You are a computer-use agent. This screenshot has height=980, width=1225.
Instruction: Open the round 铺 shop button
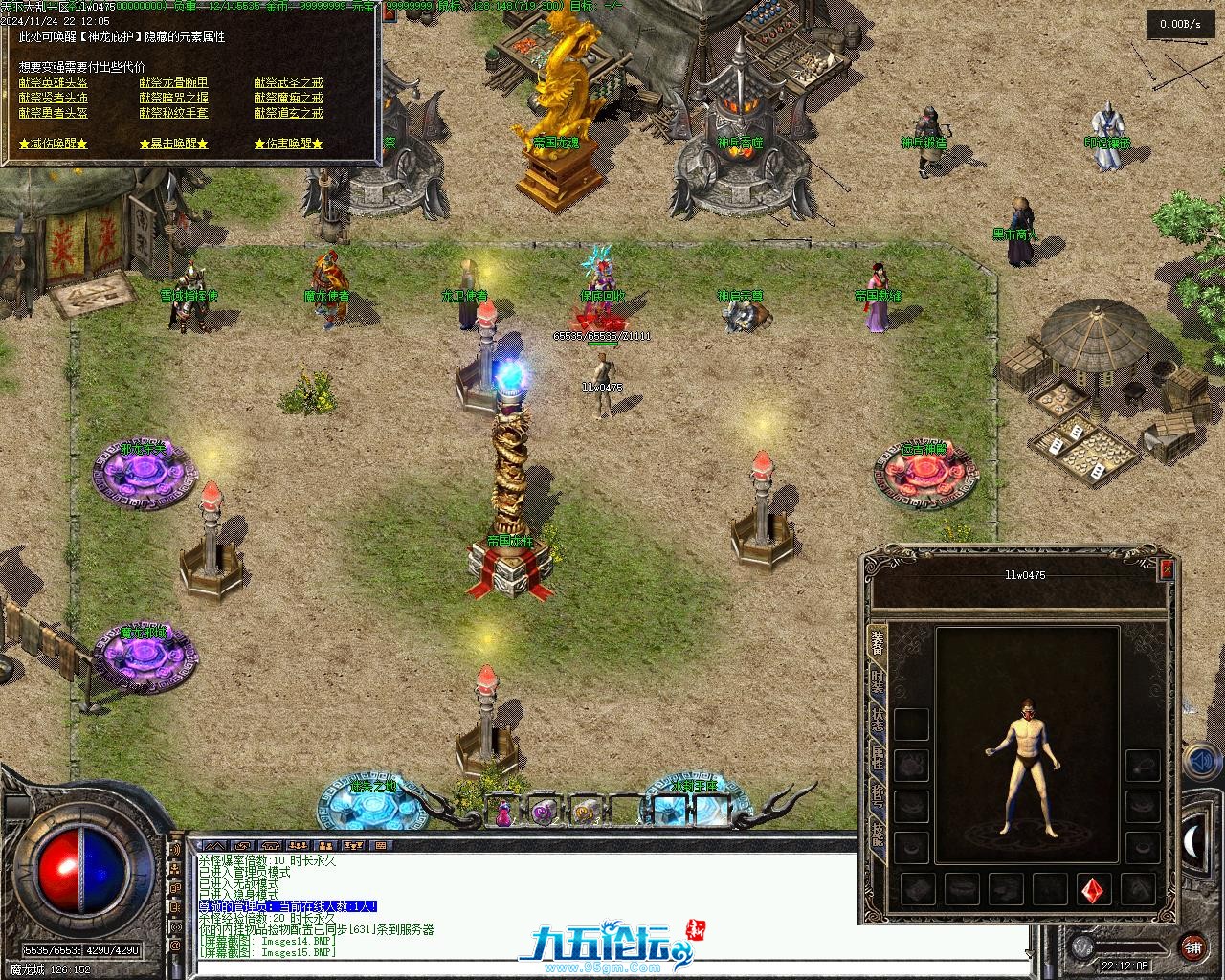[x=1192, y=947]
